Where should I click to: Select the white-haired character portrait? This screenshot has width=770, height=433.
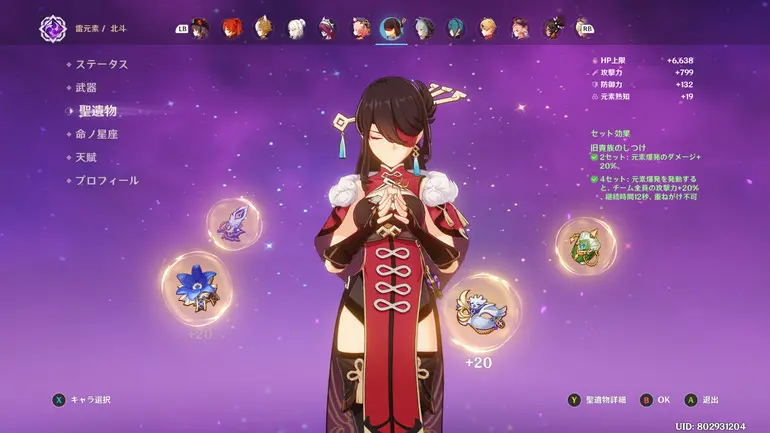tap(296, 27)
